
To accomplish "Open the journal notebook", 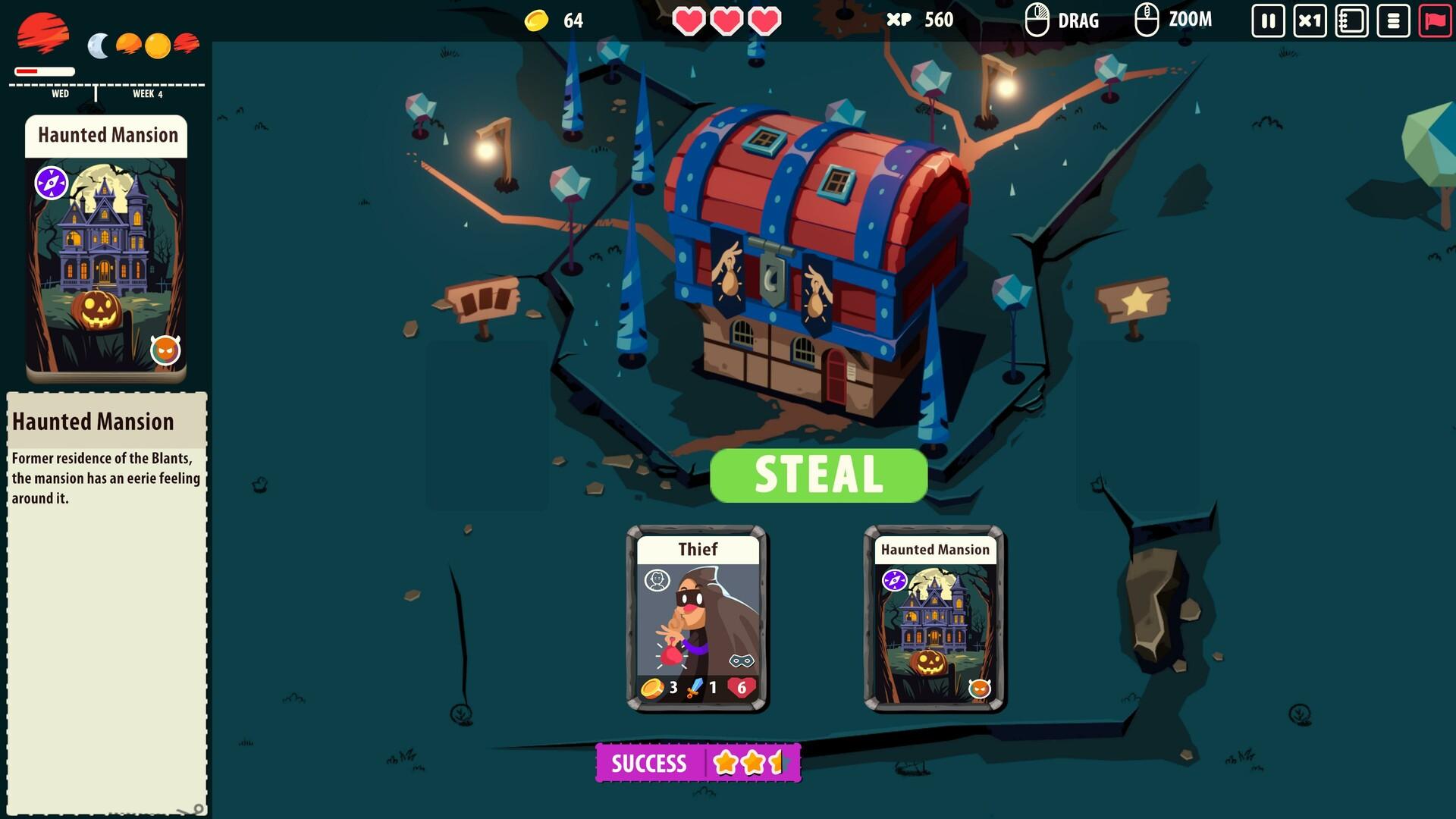I will click(1351, 20).
